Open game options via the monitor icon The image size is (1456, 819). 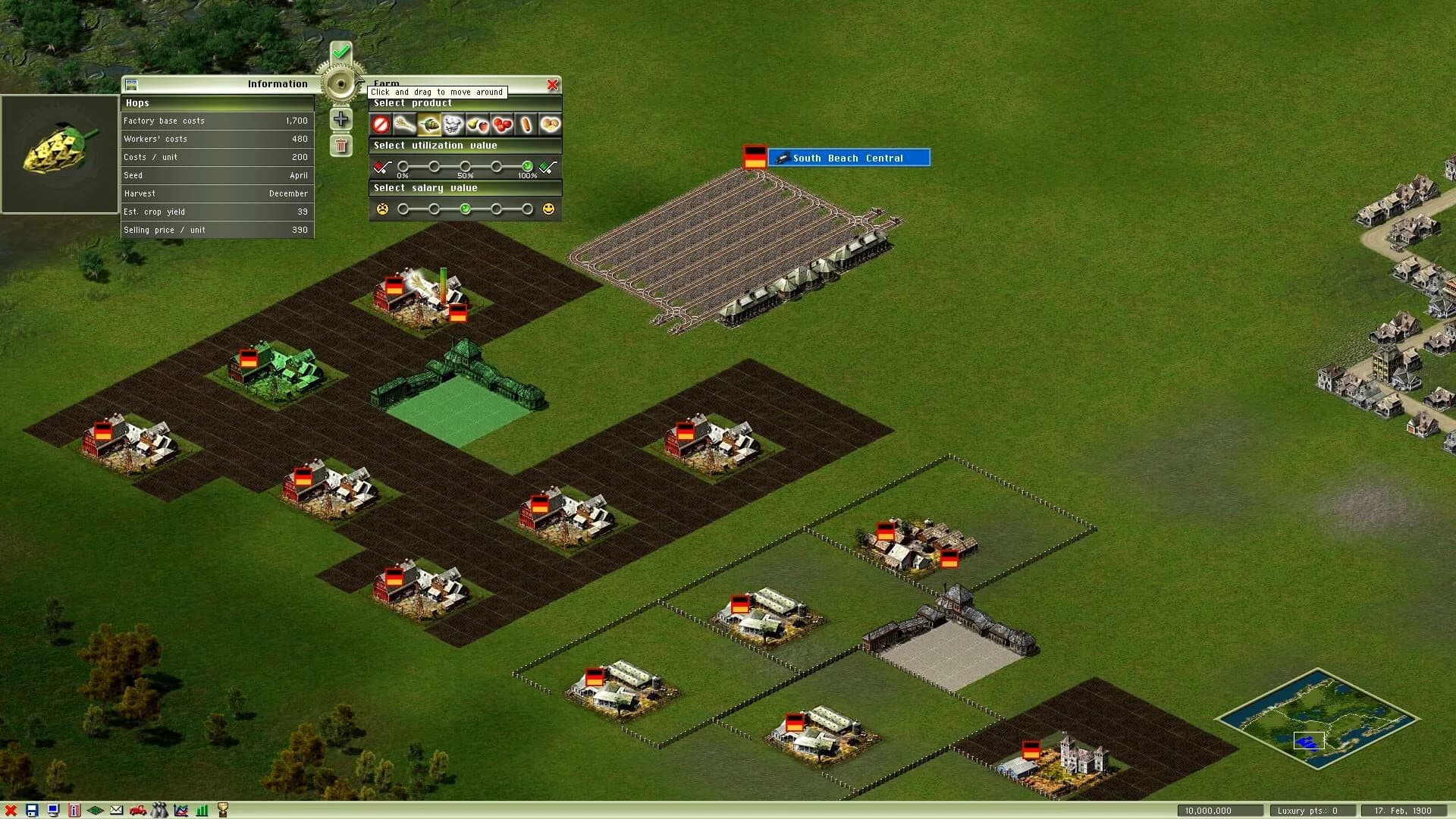tap(53, 810)
